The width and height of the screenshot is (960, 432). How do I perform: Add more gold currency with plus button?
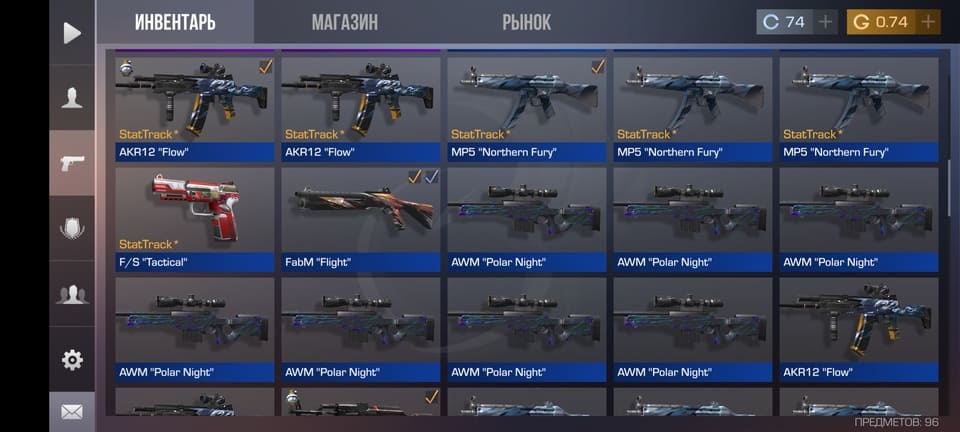tap(928, 22)
